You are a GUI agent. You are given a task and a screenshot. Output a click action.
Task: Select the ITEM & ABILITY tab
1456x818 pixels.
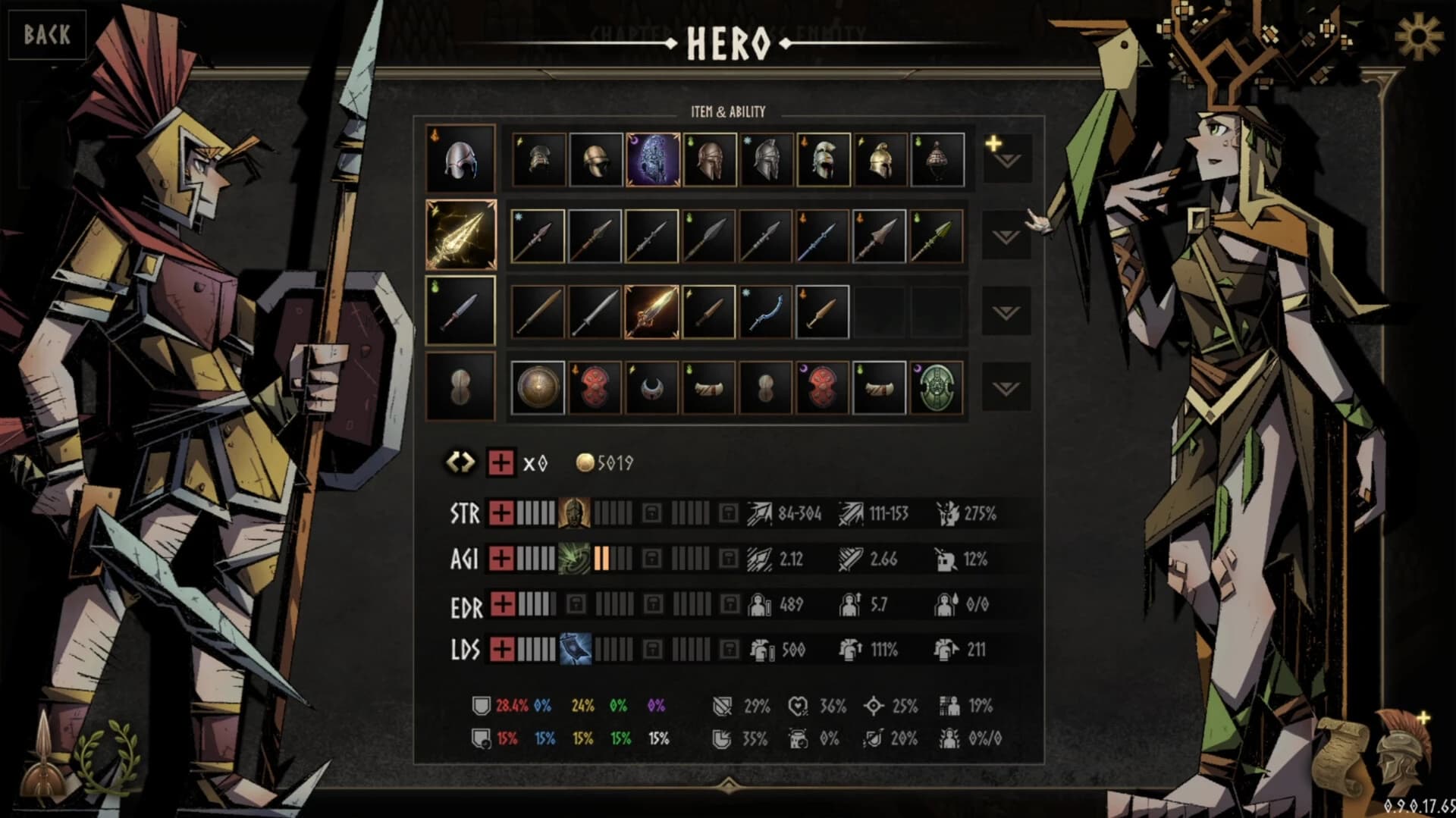(x=728, y=111)
